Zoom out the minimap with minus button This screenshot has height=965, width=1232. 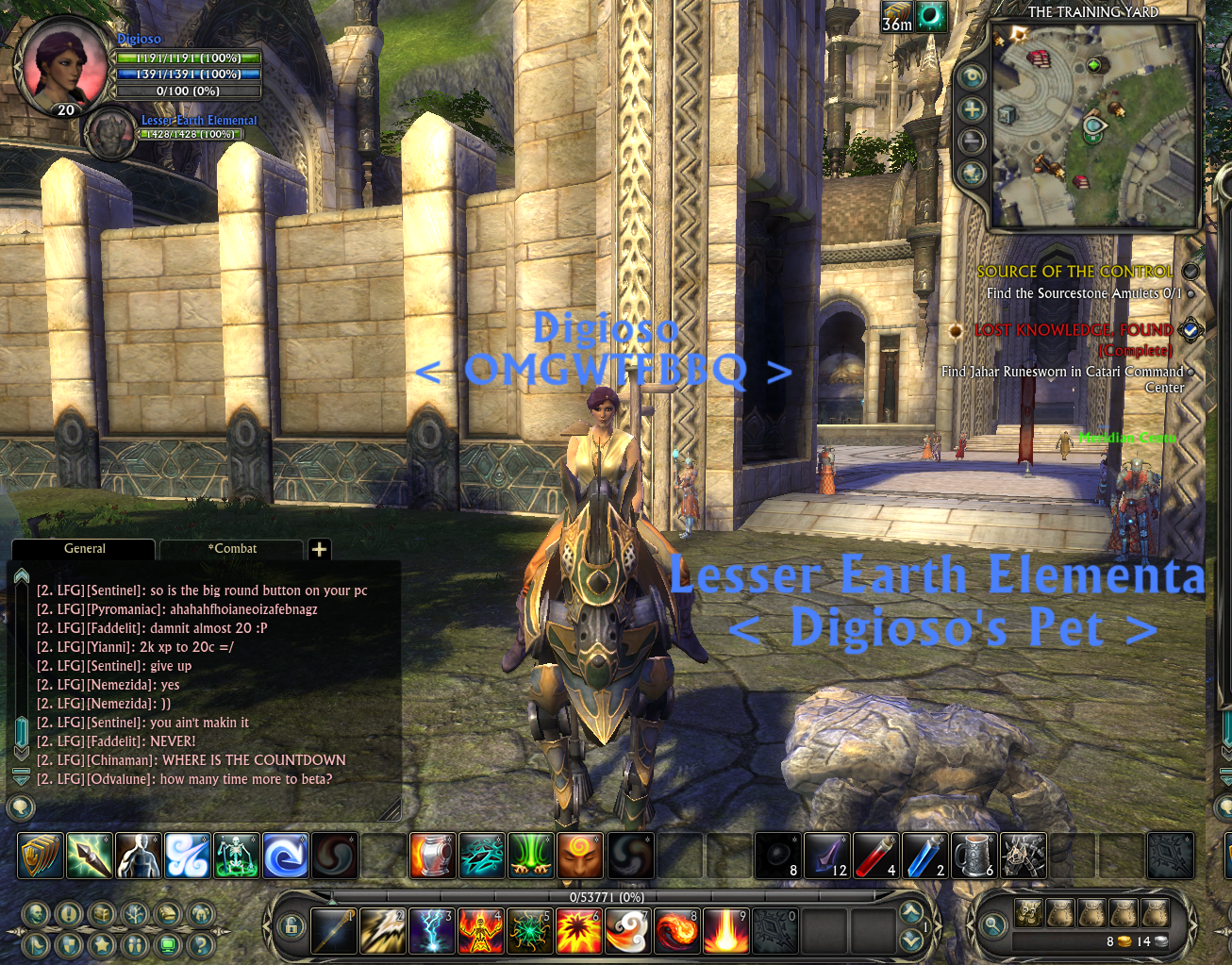(x=972, y=141)
